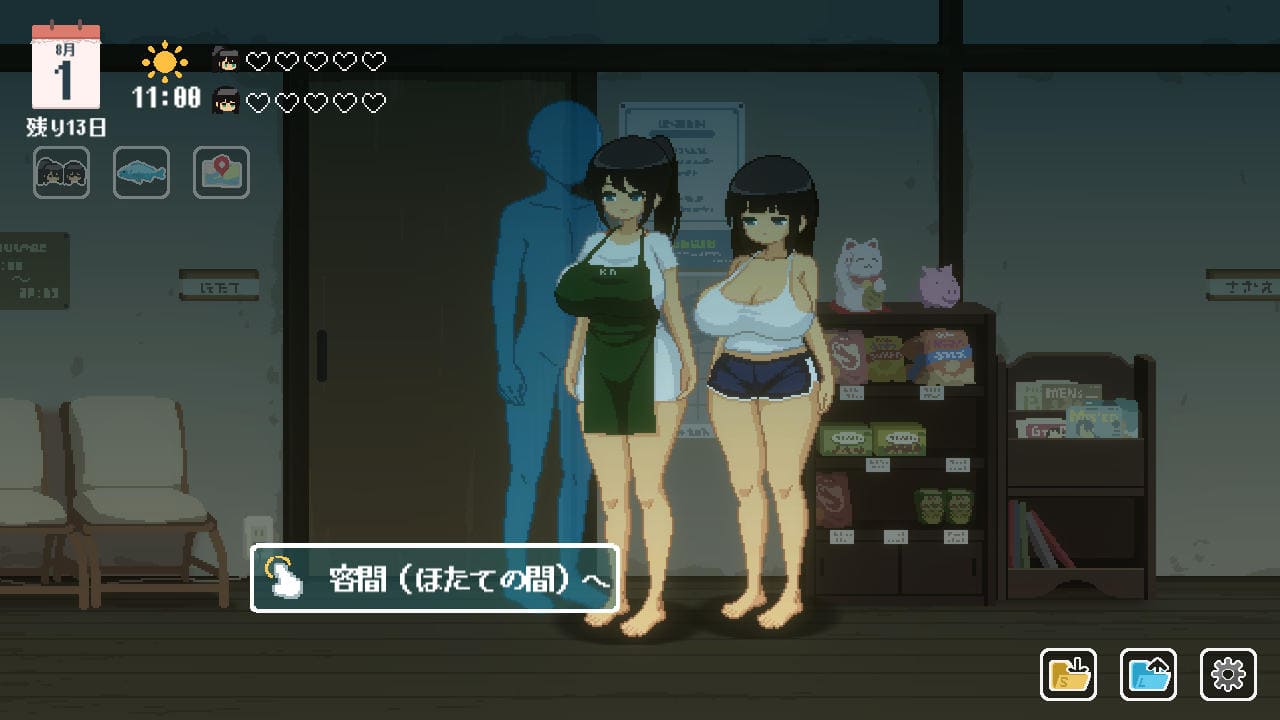Go to the guest room (ほたての間へ)
Image resolution: width=1280 pixels, height=720 pixels.
pyautogui.click(x=434, y=578)
